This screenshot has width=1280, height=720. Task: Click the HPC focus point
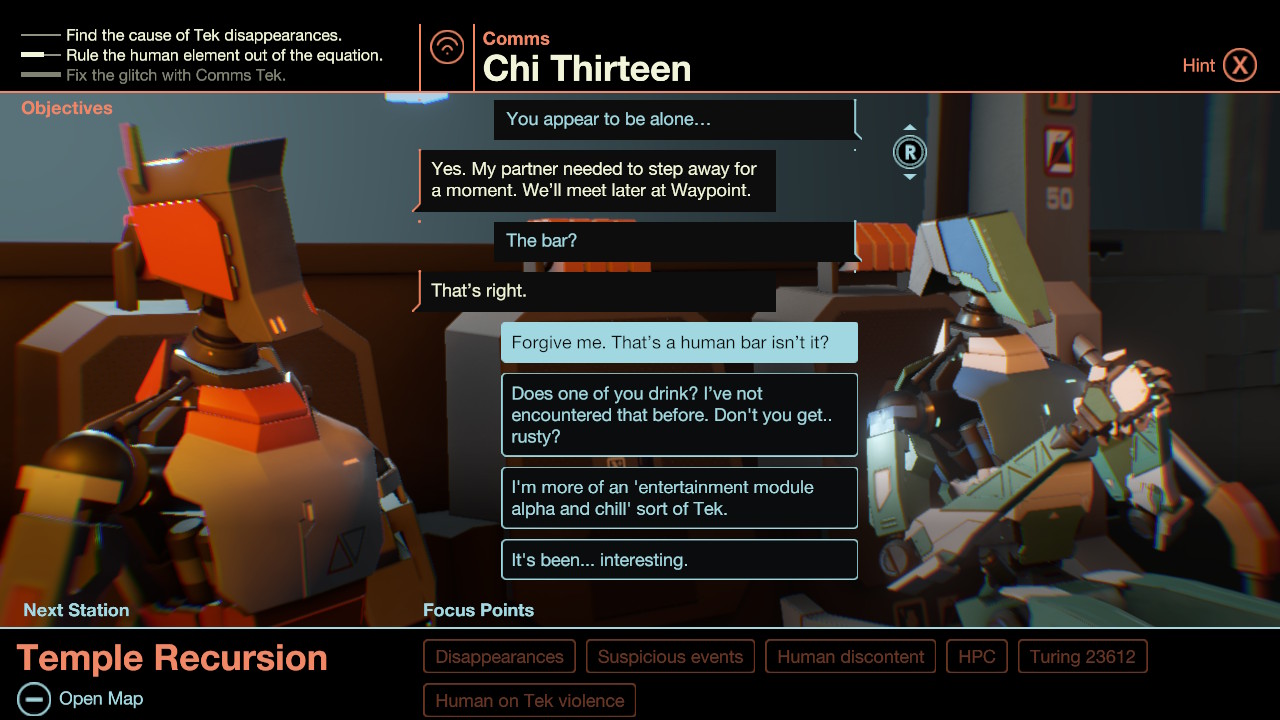click(x=976, y=657)
